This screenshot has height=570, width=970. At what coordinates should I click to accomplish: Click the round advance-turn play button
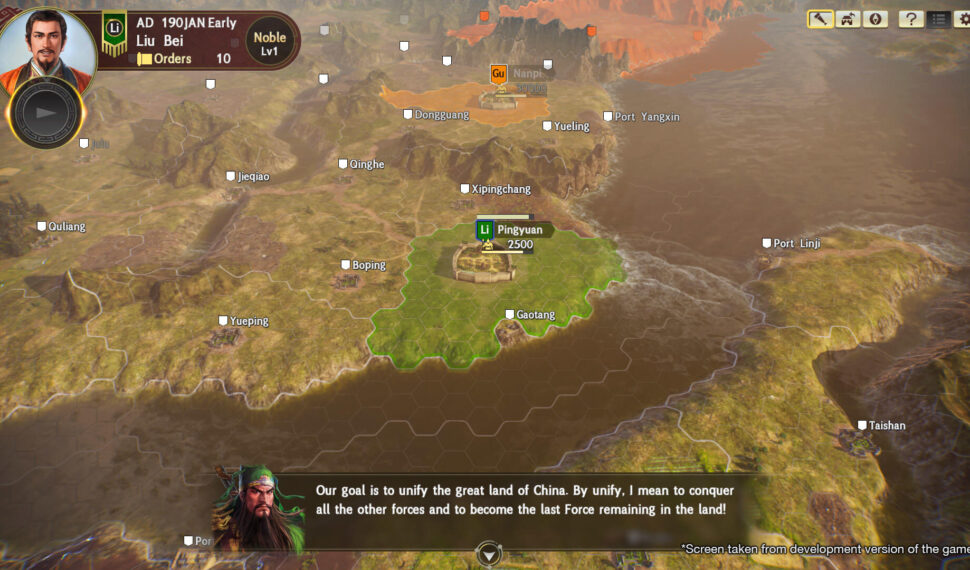[45, 112]
